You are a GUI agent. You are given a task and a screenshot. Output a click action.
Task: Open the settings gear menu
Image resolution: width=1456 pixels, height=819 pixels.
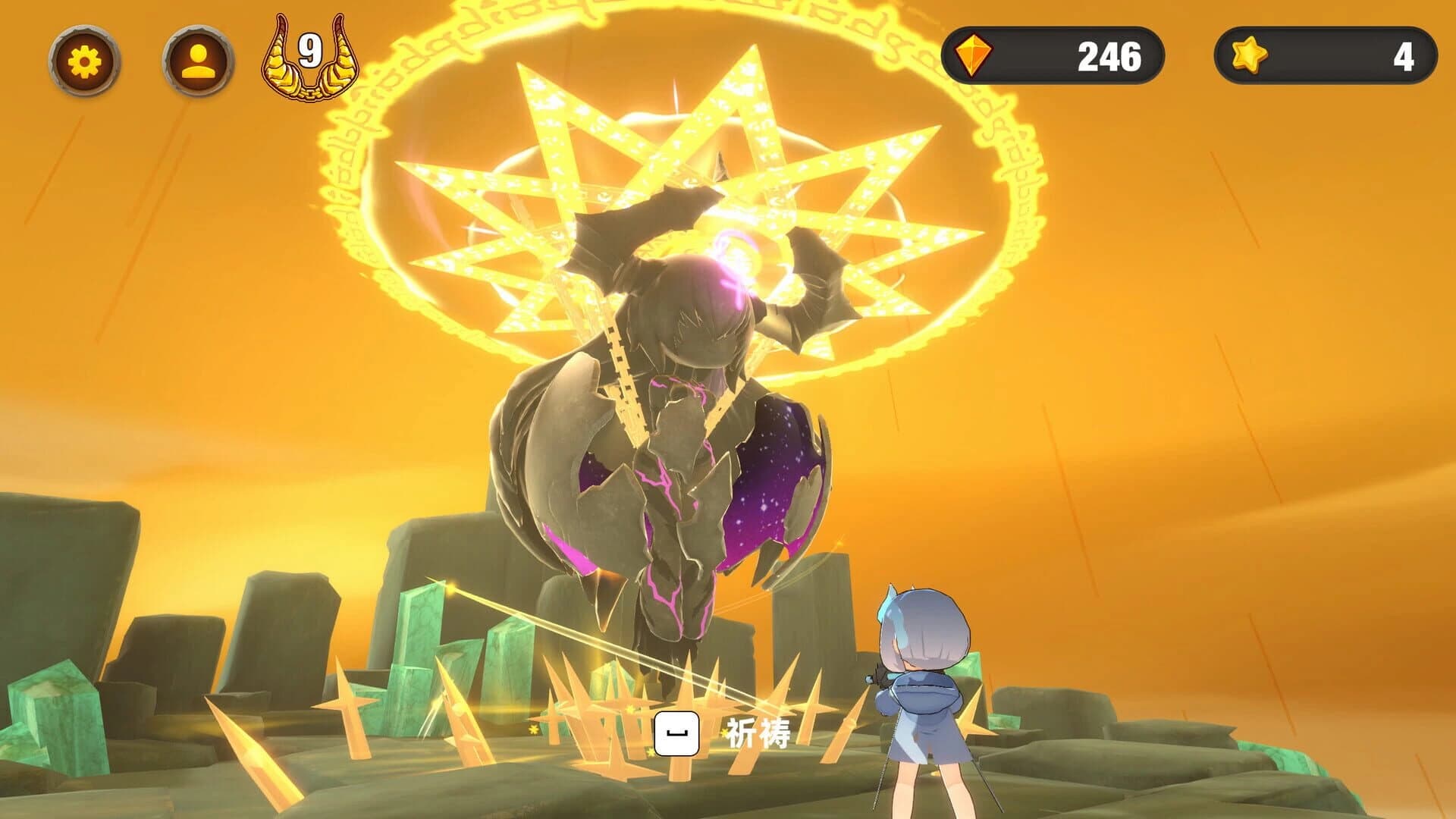coord(86,61)
